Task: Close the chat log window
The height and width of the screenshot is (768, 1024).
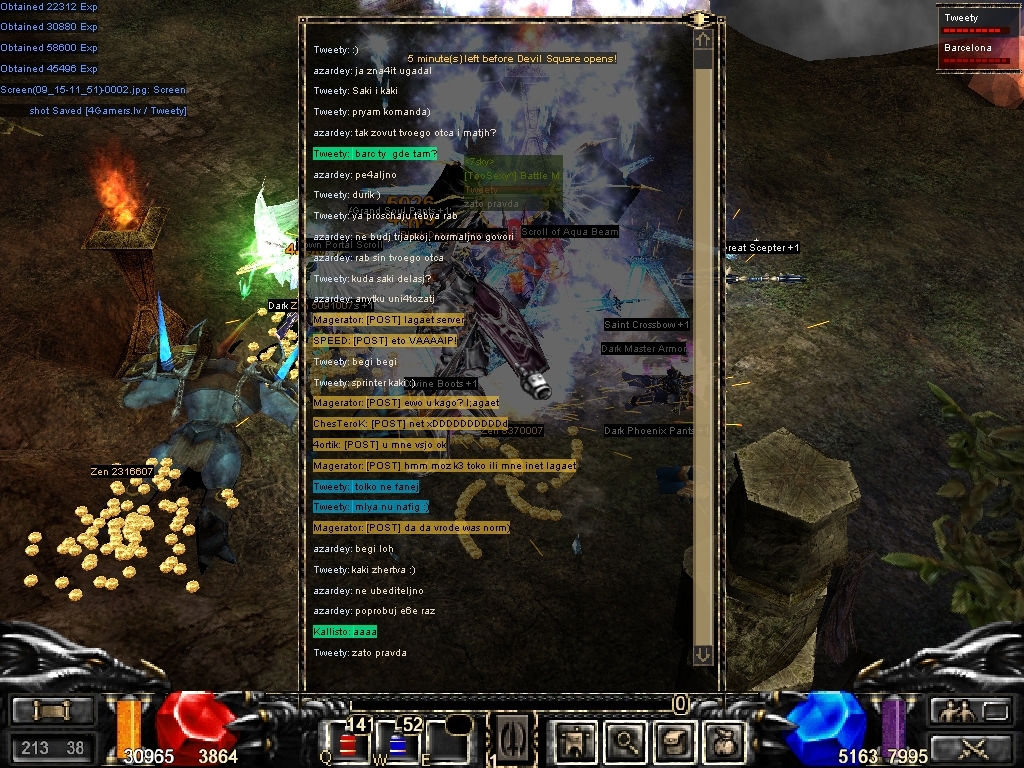Action: click(700, 19)
